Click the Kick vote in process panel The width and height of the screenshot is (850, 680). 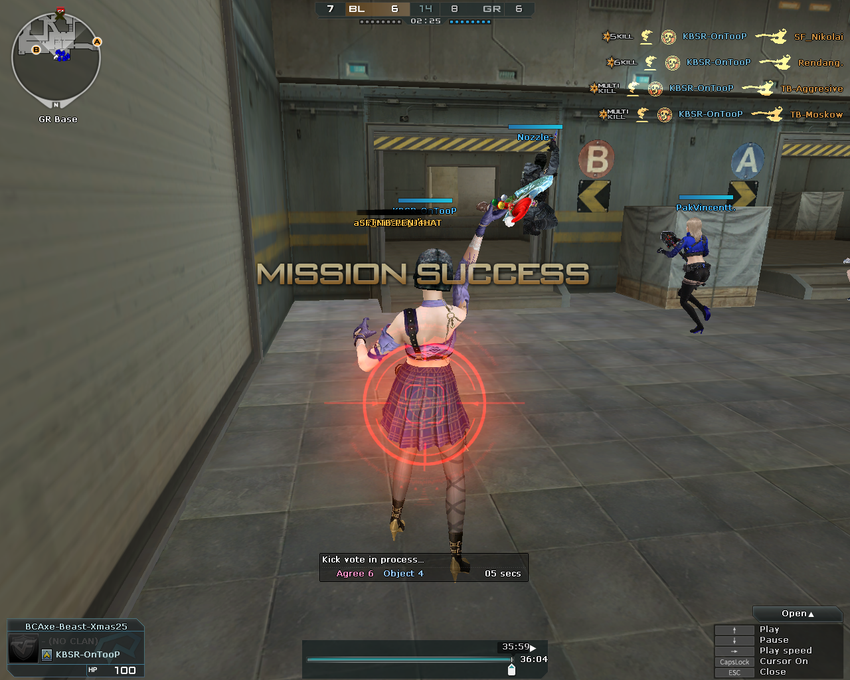[423, 567]
